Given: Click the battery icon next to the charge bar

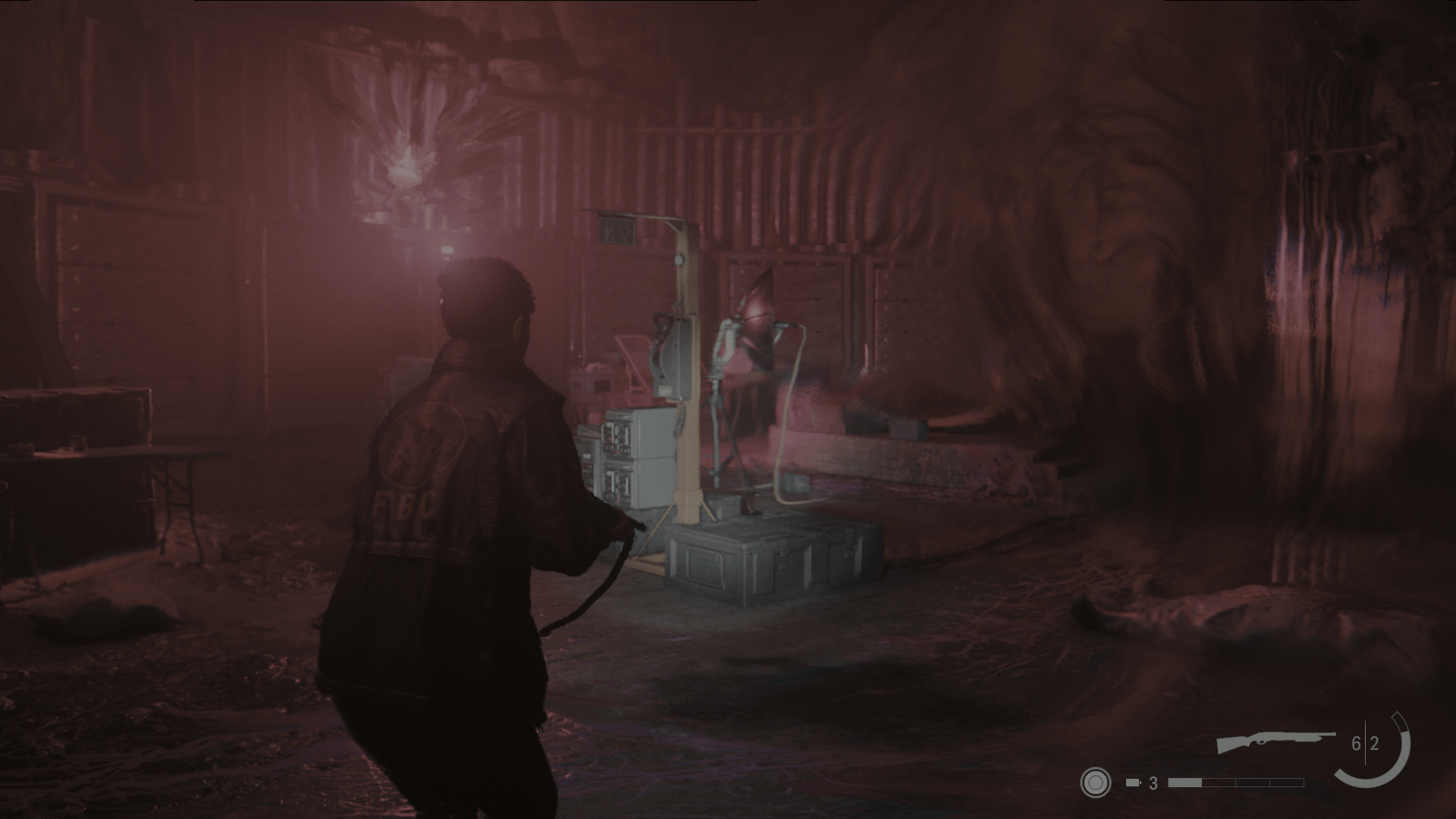Looking at the screenshot, I should 1131,782.
